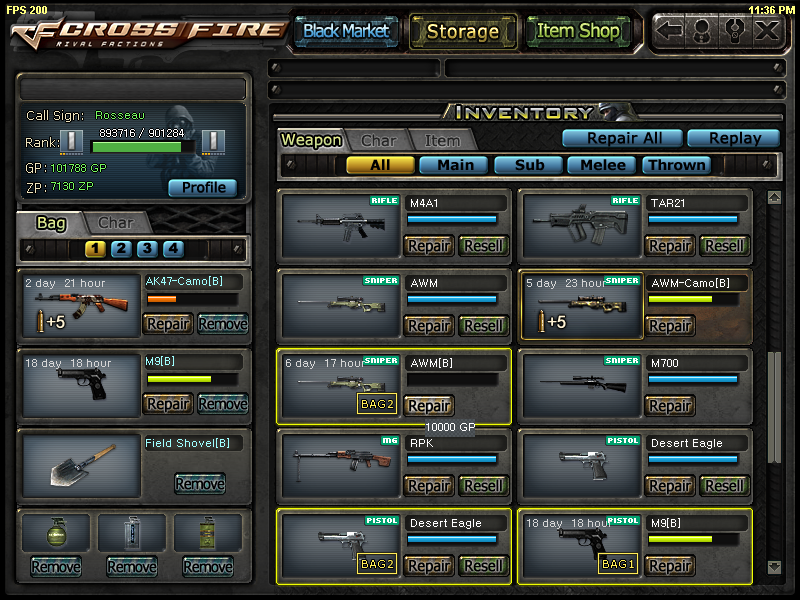Click the Replay button

(x=734, y=138)
